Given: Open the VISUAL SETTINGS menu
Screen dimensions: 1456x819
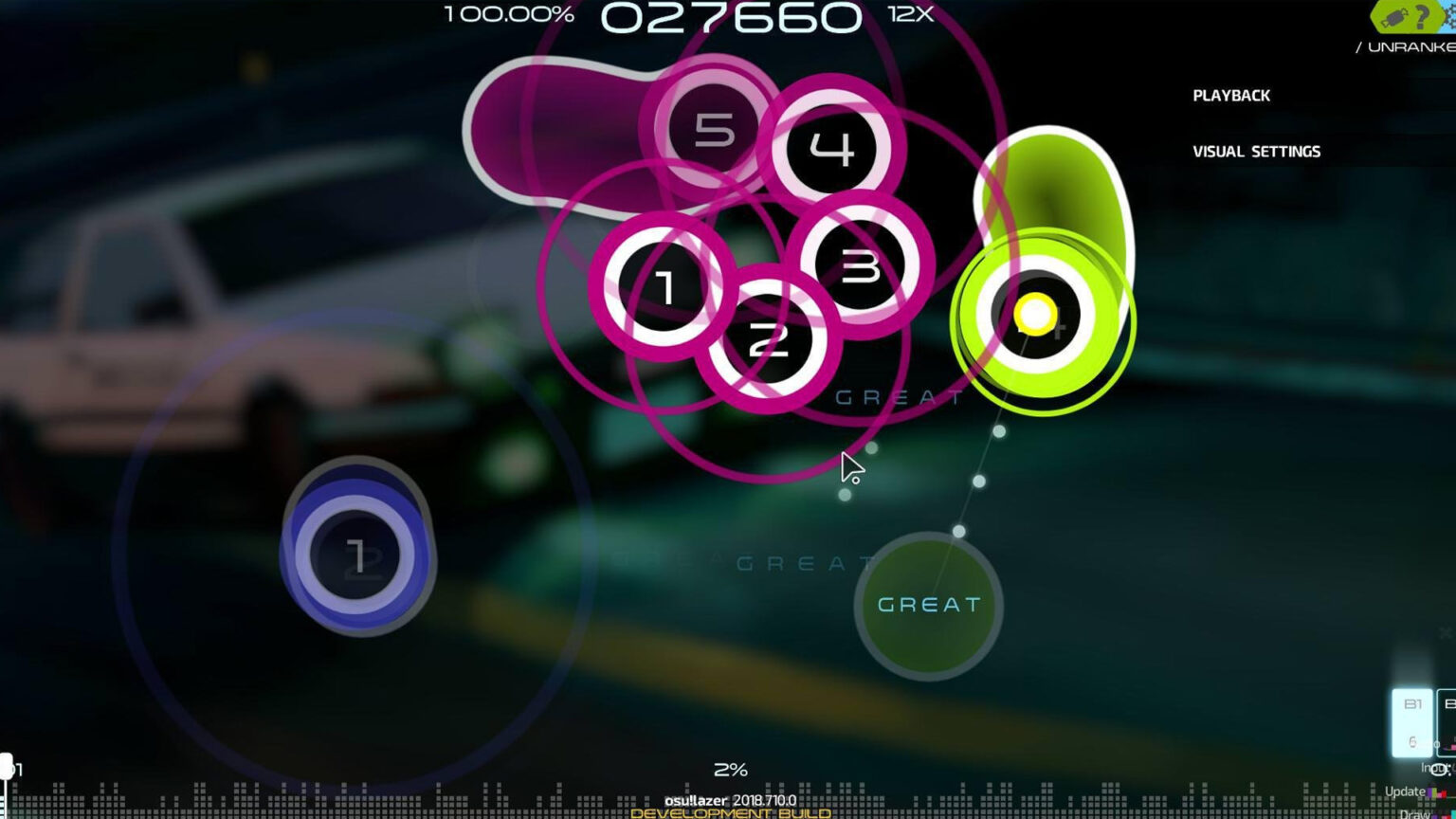Looking at the screenshot, I should click(1257, 151).
